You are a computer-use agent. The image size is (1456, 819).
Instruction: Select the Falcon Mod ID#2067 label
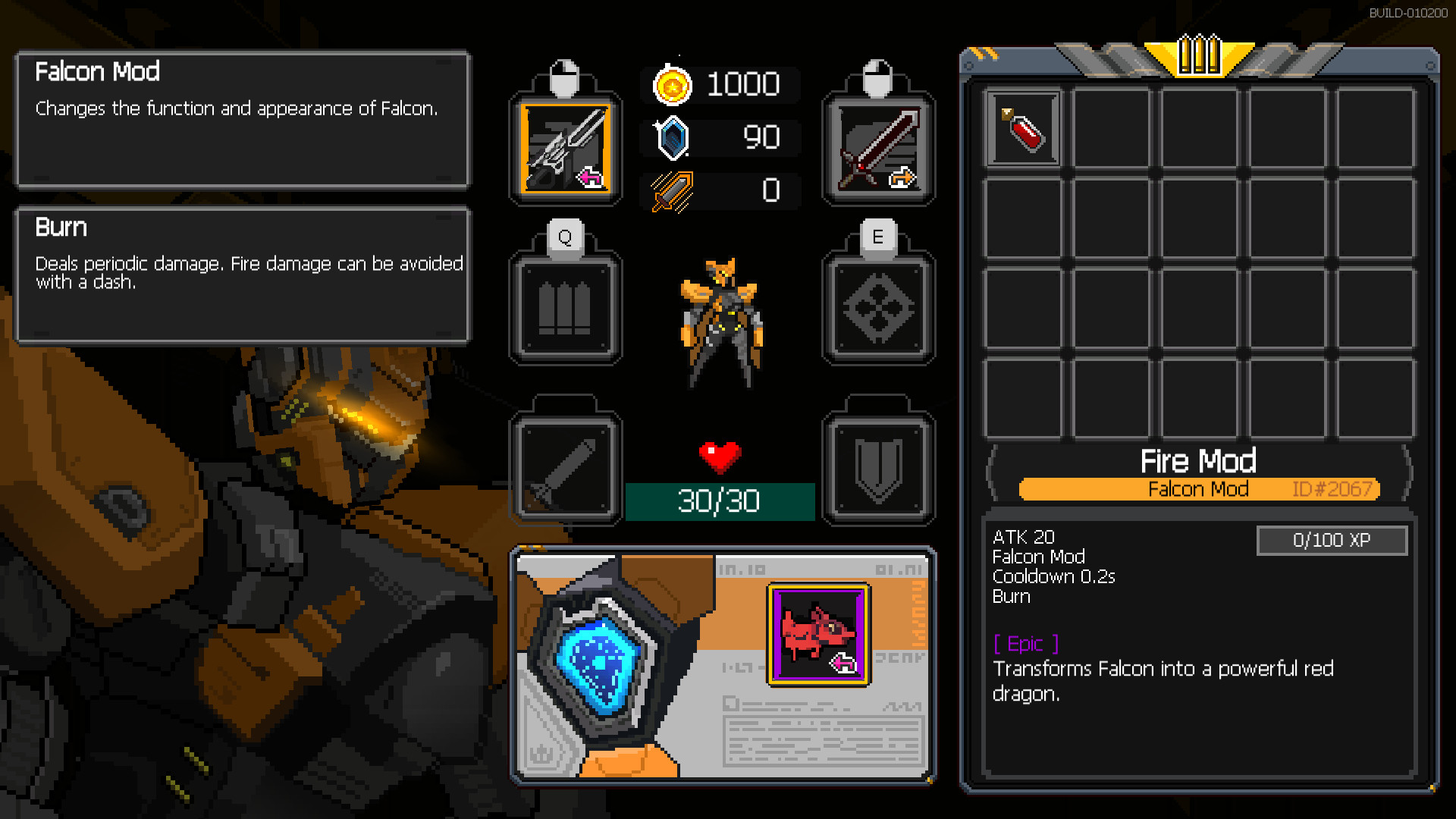pos(1198,489)
